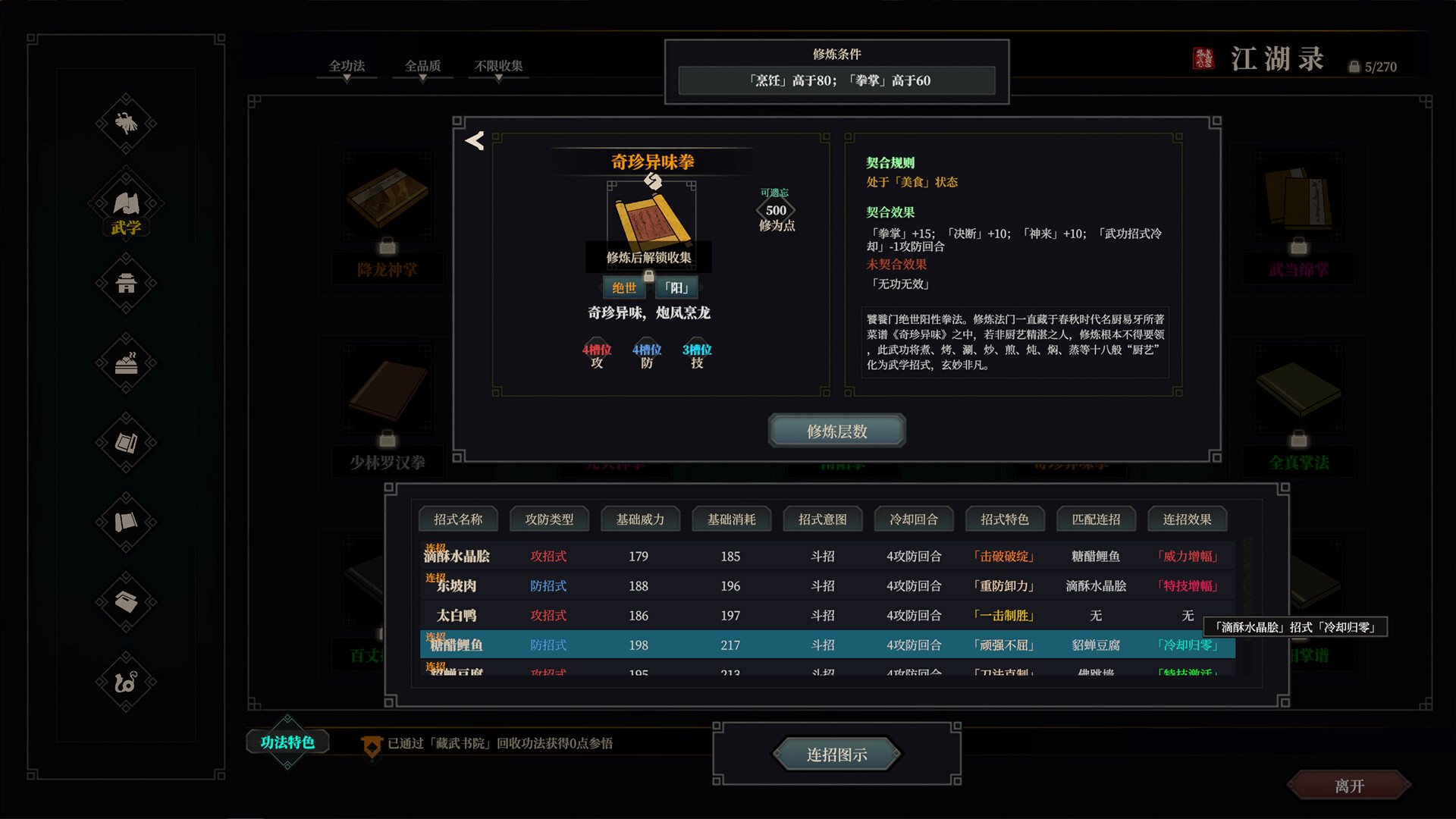Click the rope hook icon at sidebar bottom
Screen dimensions: 1456x819
coord(126,681)
